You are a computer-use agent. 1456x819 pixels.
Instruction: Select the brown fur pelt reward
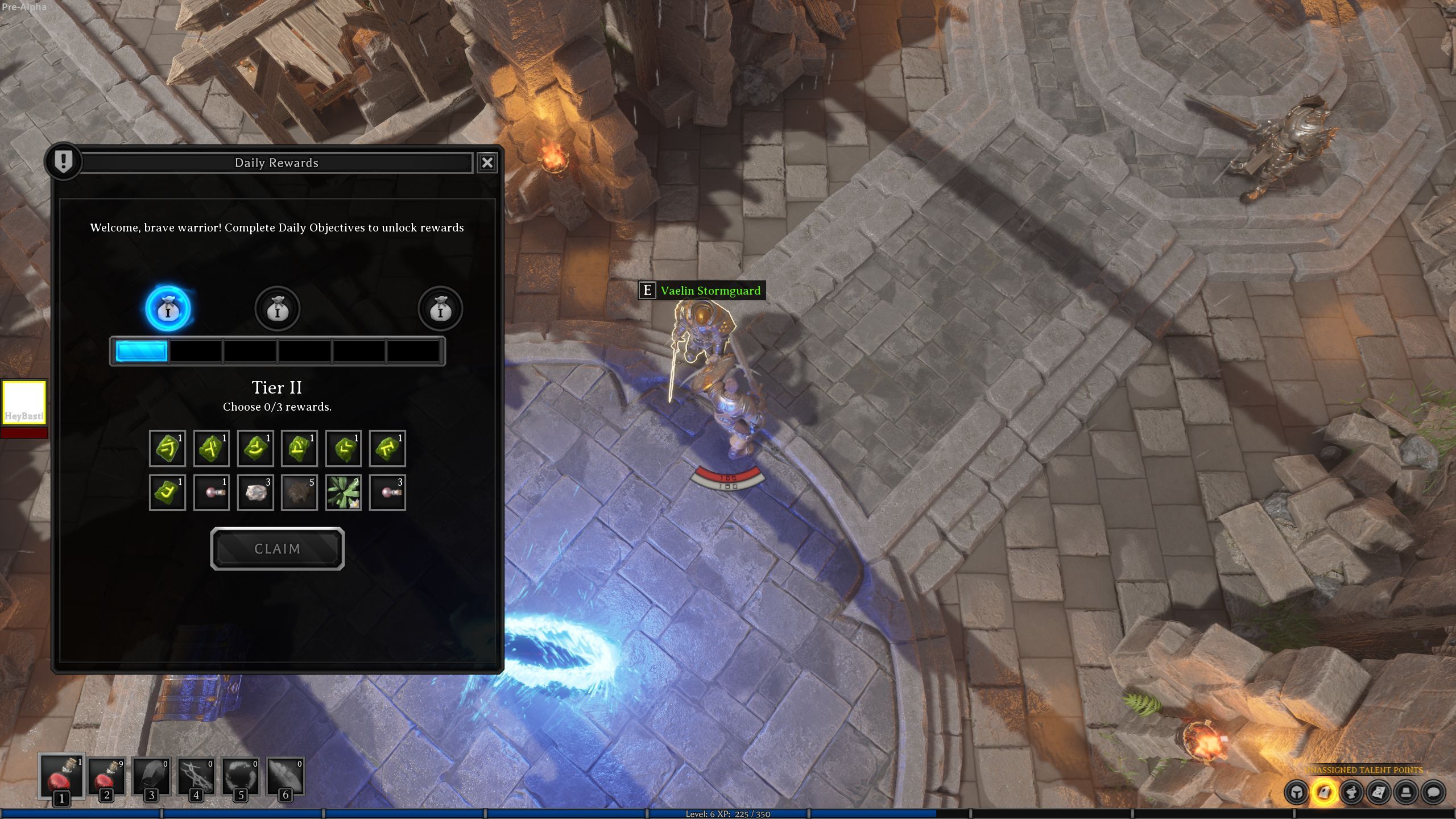299,493
